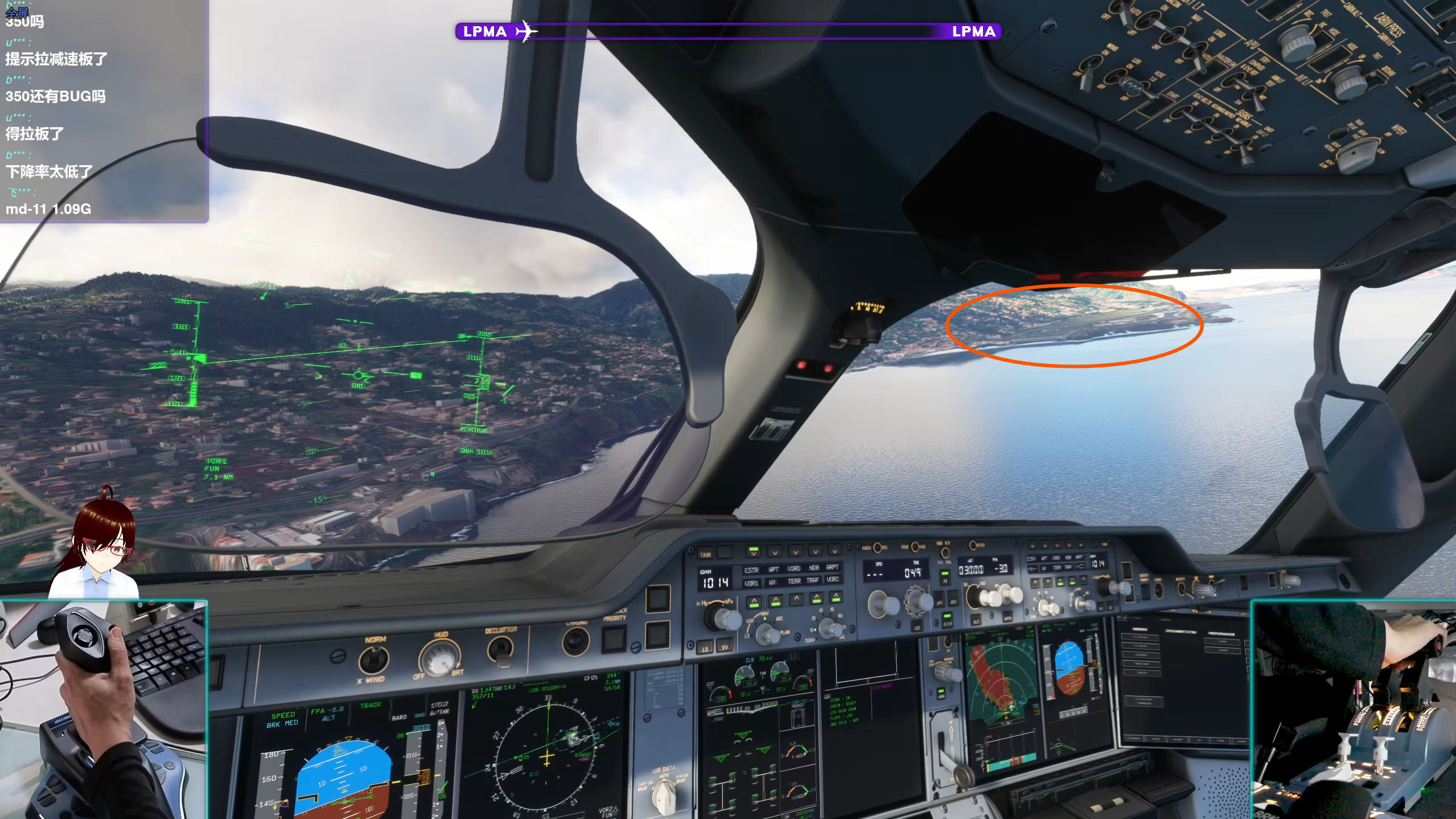Image resolution: width=1456 pixels, height=819 pixels.
Task: Toggle the VV pushbutton
Action: [x=725, y=647]
